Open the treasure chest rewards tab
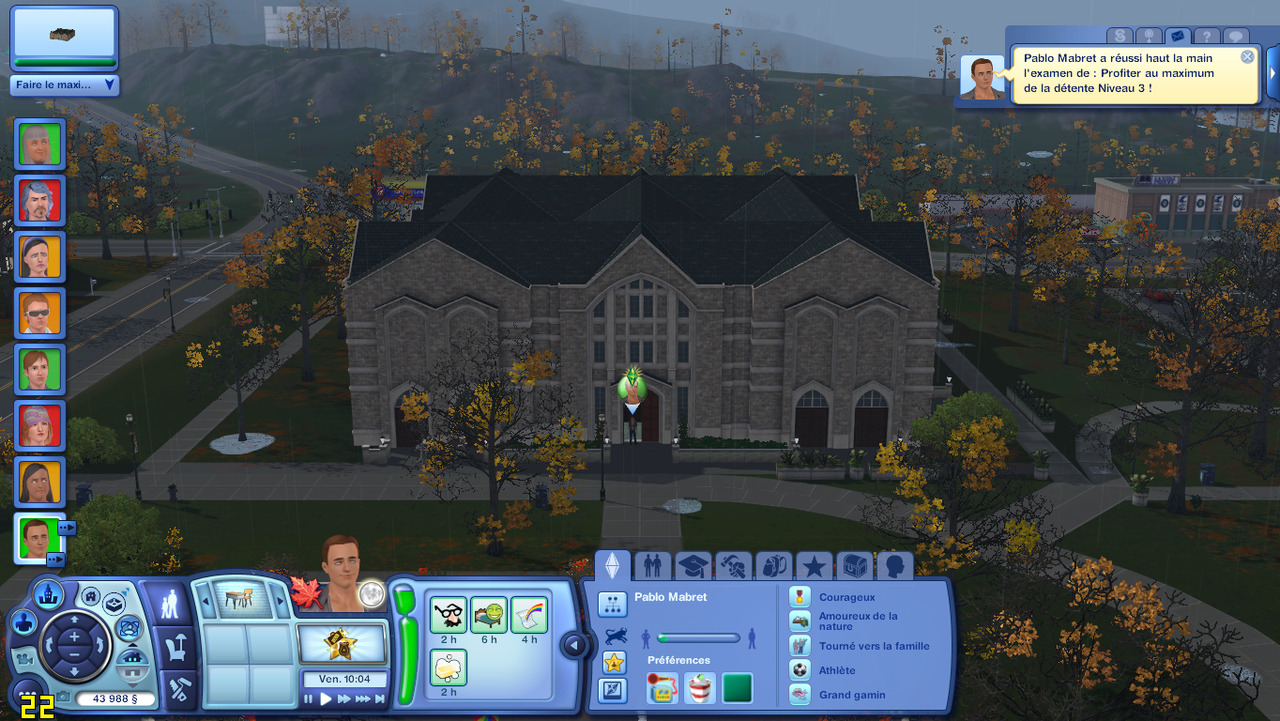The width and height of the screenshot is (1280, 721). (854, 566)
